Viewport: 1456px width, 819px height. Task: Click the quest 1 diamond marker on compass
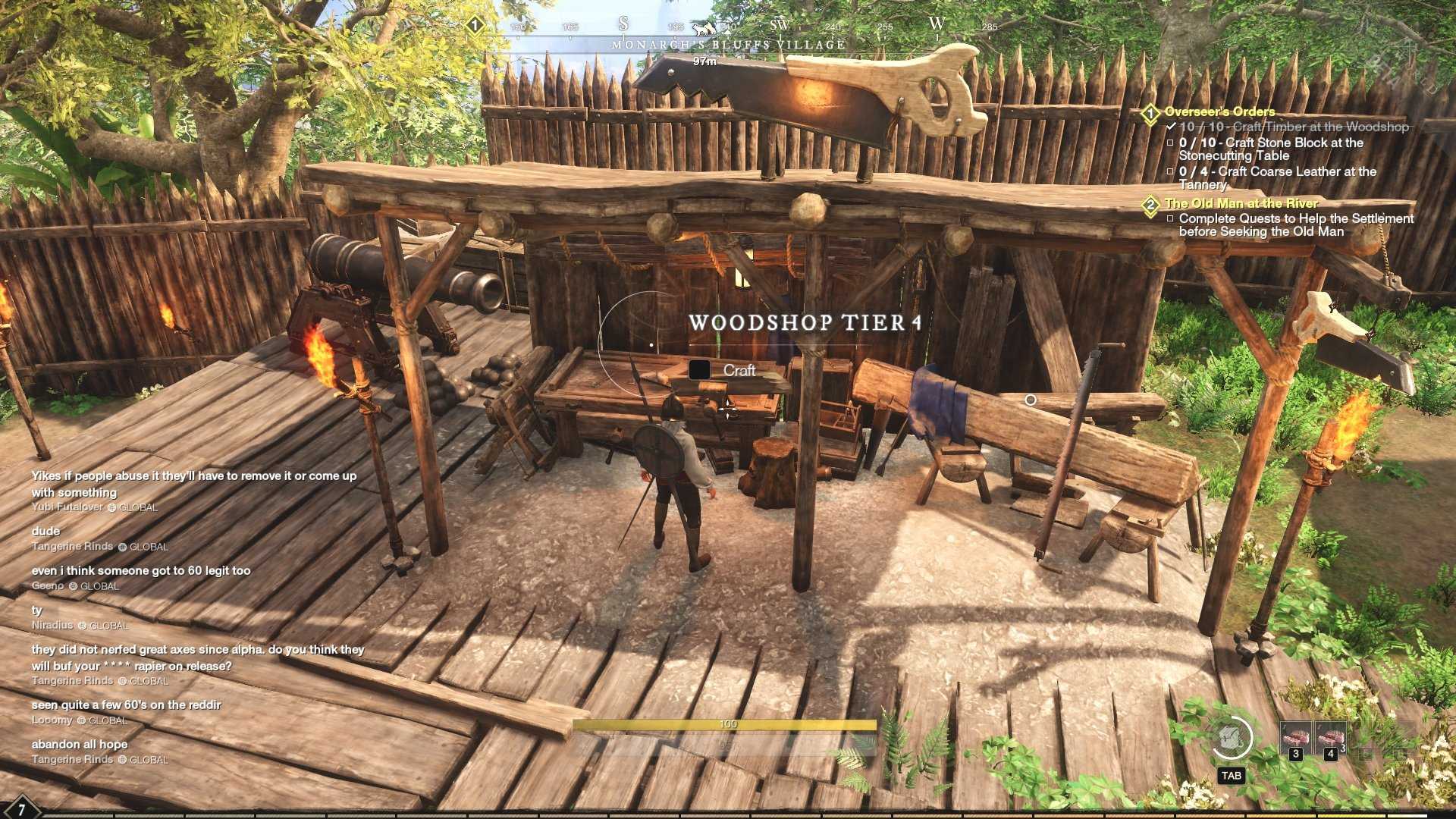point(475,26)
